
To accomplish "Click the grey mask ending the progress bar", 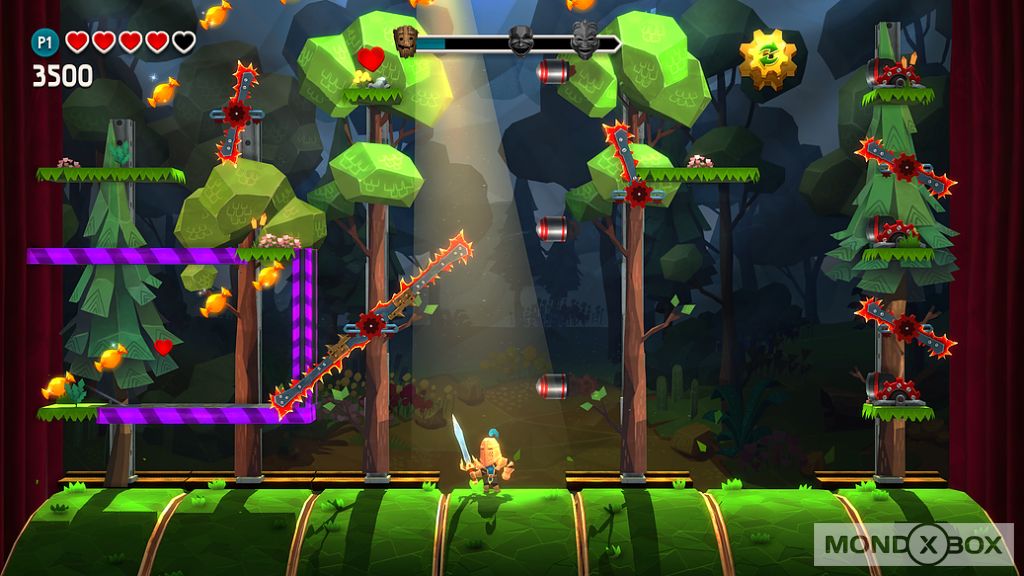I will click(585, 41).
